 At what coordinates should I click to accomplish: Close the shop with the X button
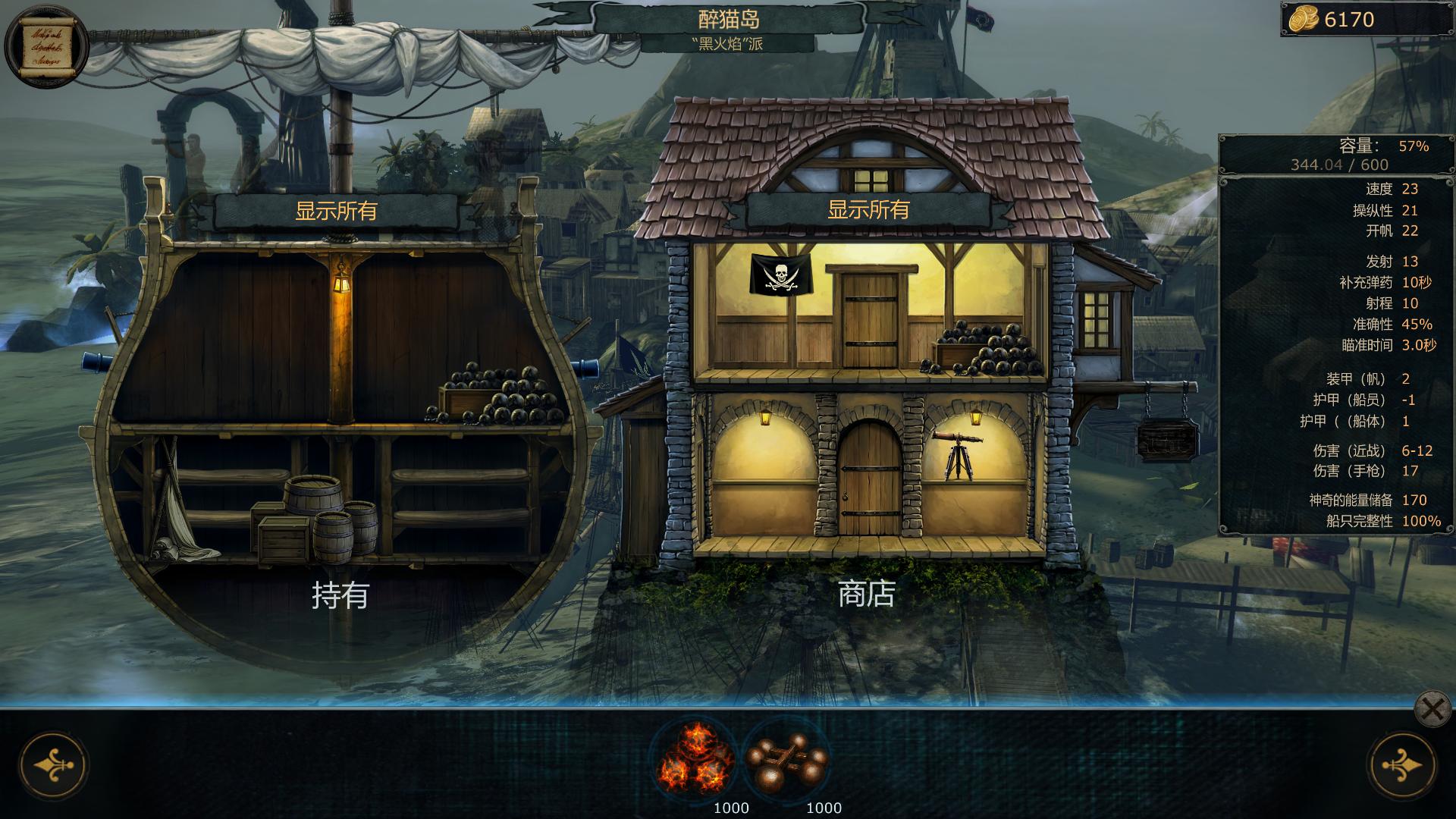click(1432, 711)
